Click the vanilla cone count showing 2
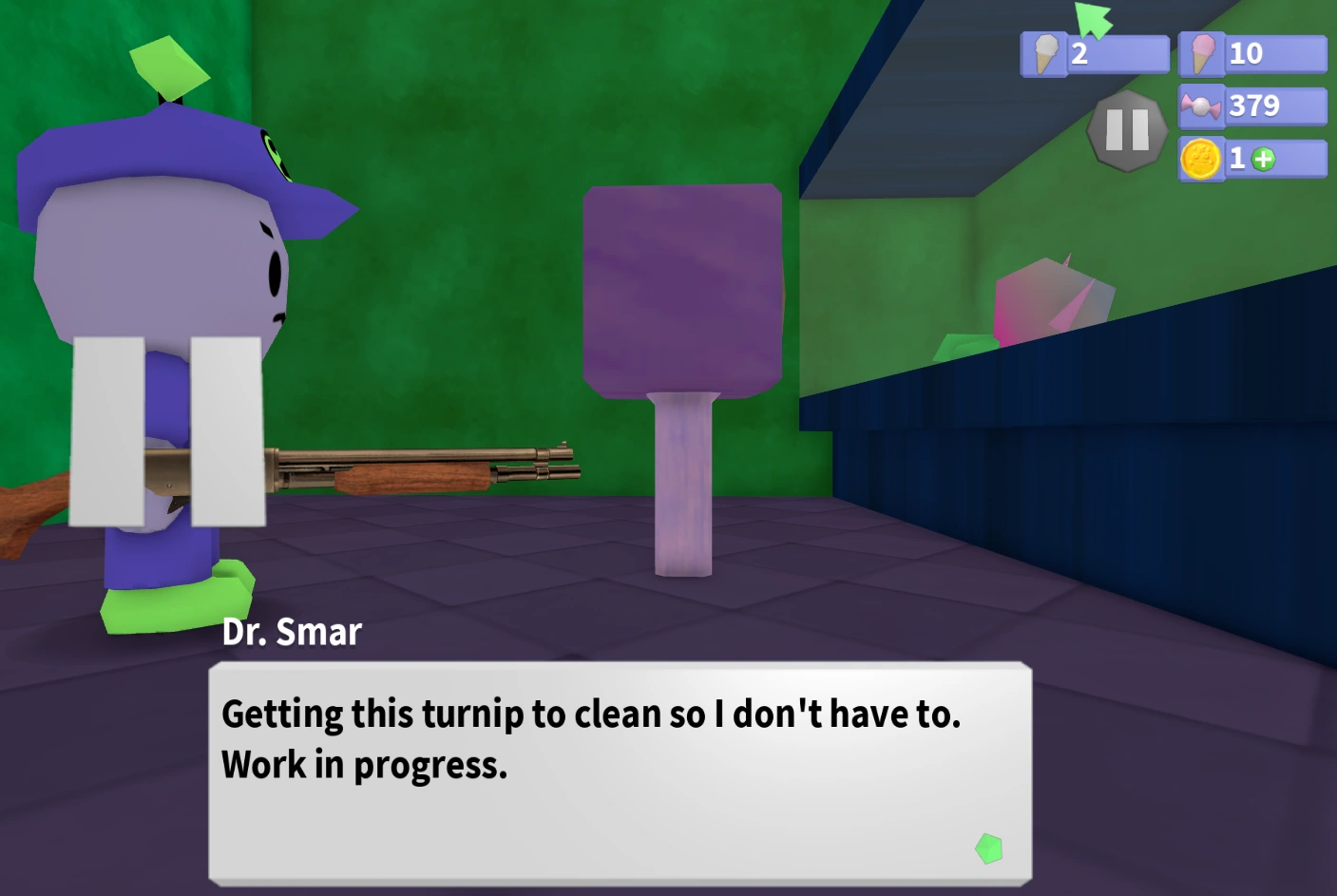1337x896 pixels. click(x=1079, y=55)
